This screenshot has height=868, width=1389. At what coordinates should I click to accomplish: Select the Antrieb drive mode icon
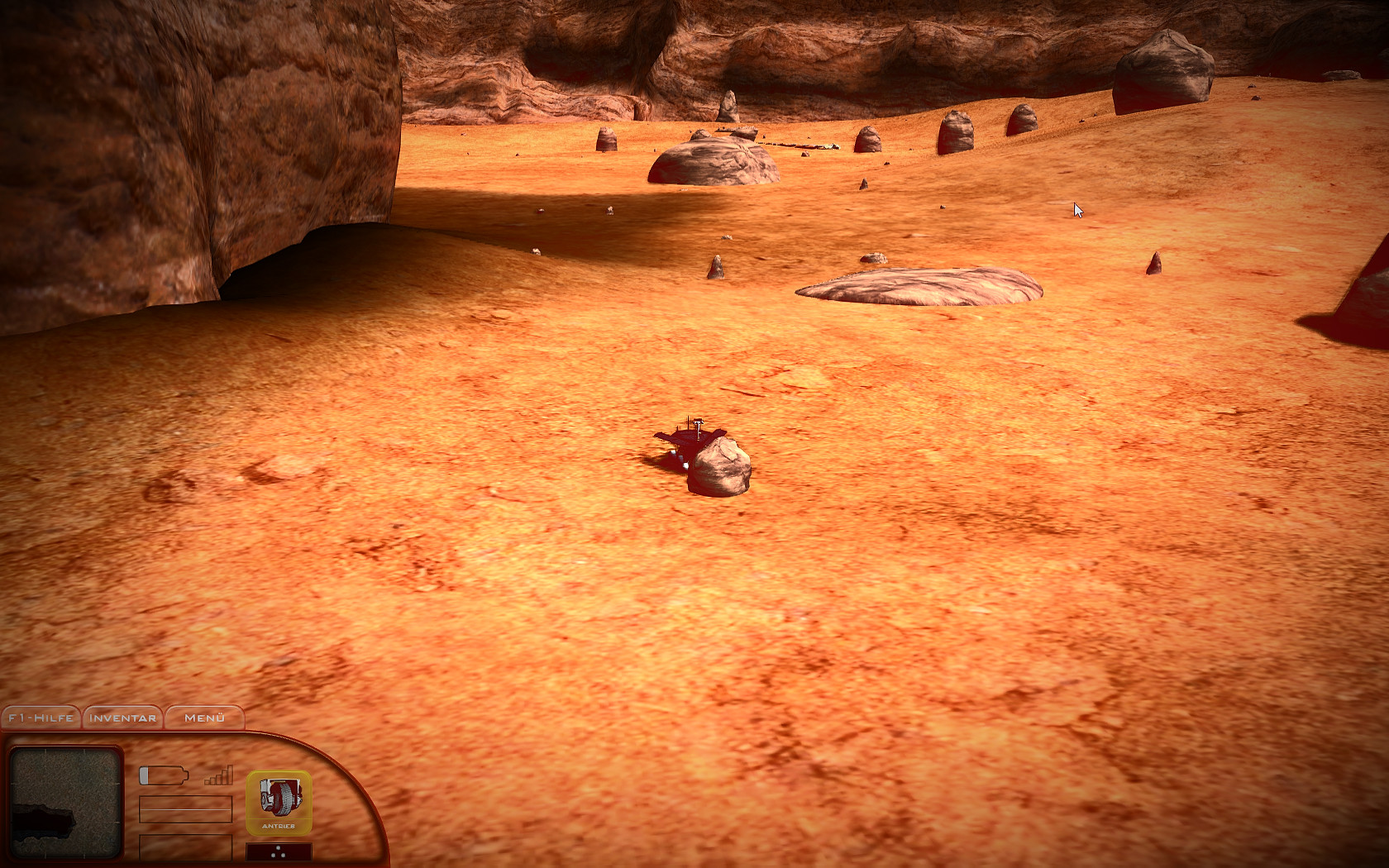click(279, 802)
